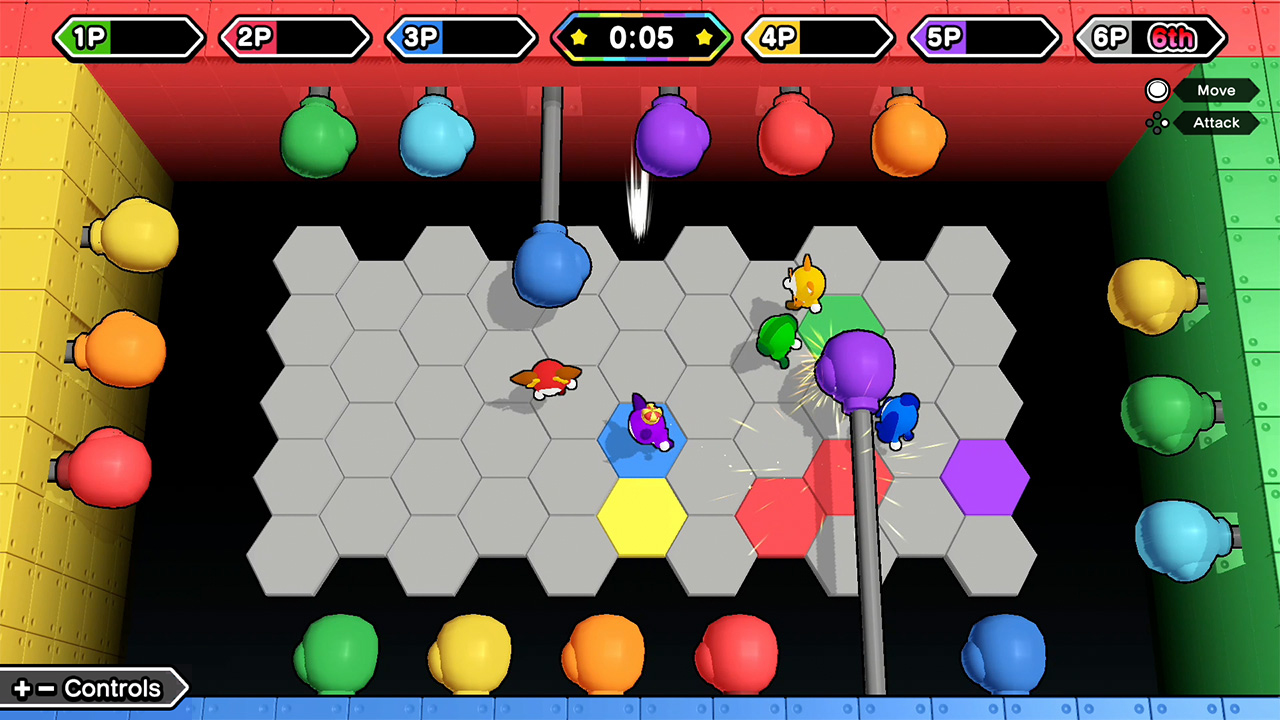This screenshot has width=1280, height=720.
Task: Click the 4P player banner
Action: (x=817, y=38)
